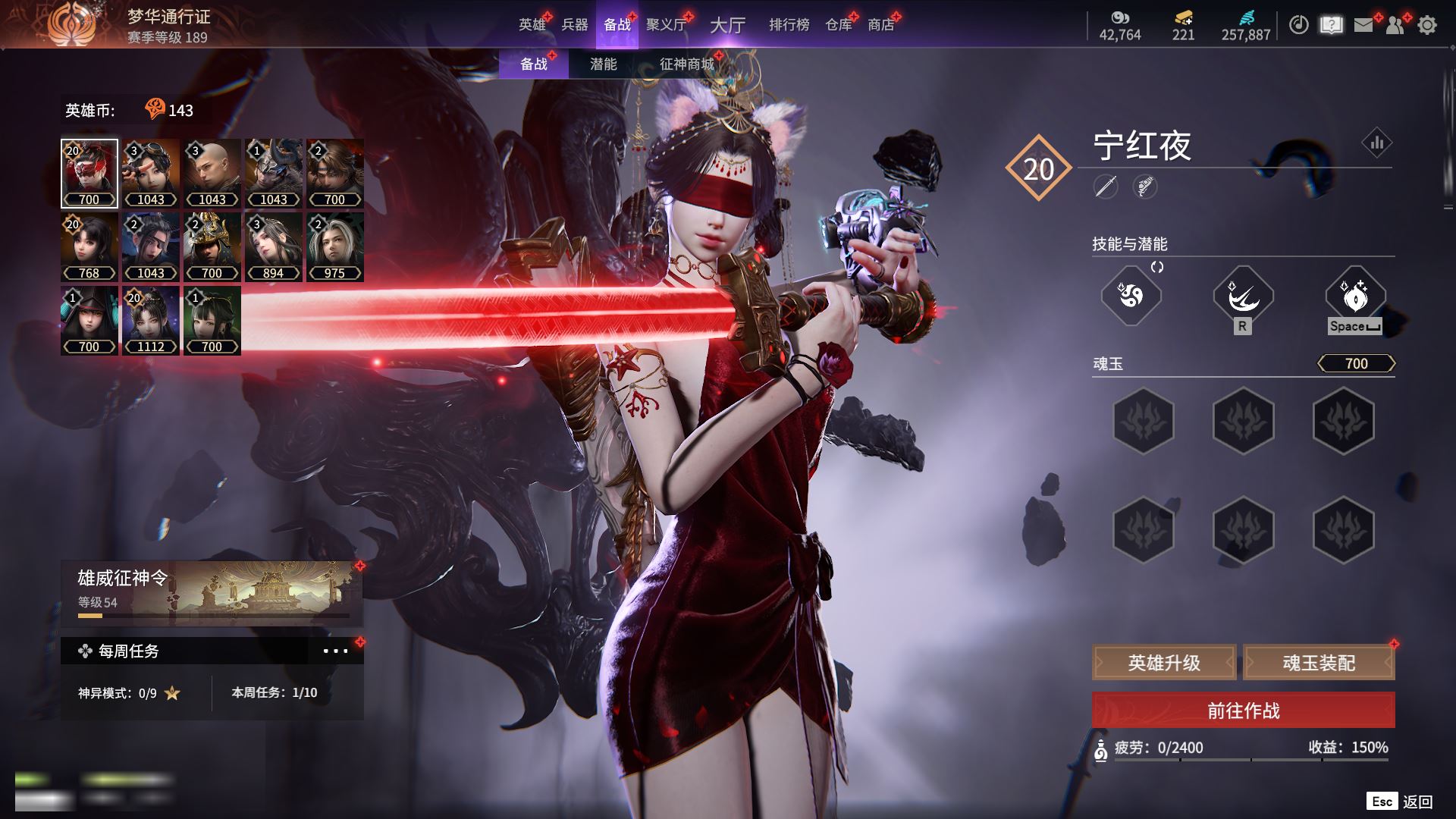
Task: Click the 英雄升级 hero upgrade button
Action: pos(1164,663)
